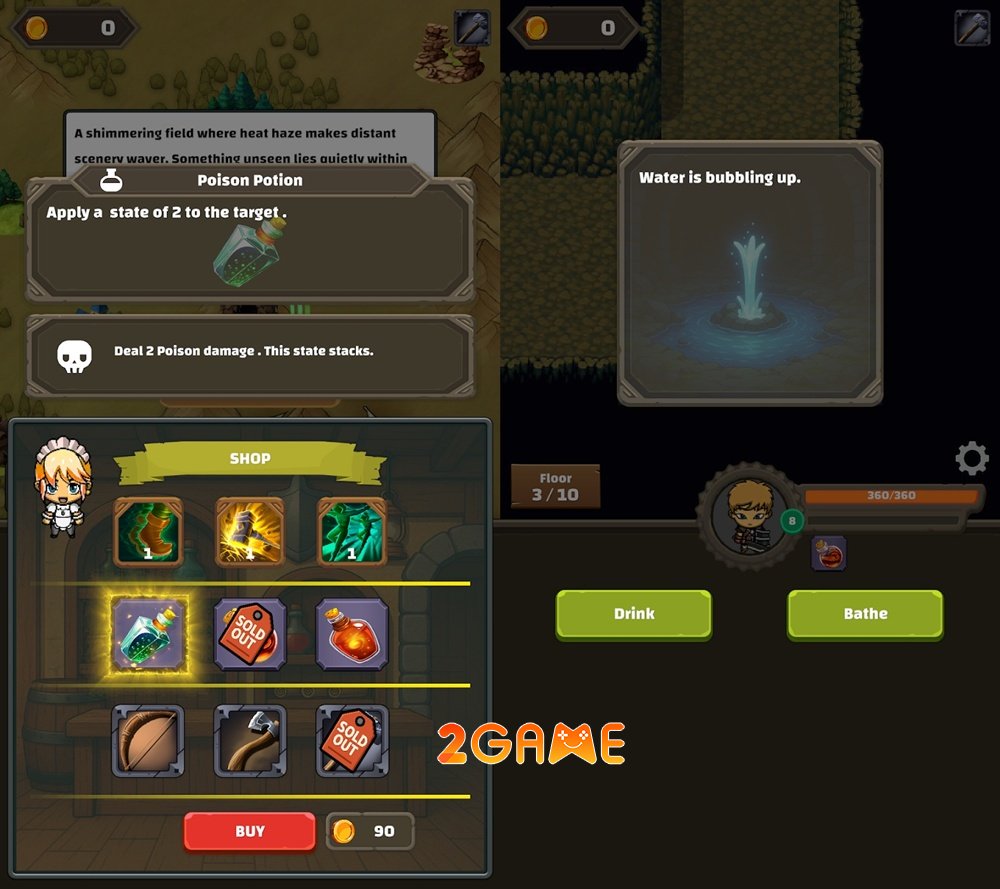Choose the teal shadow figures skill
The width and height of the screenshot is (1000, 889).
pyautogui.click(x=351, y=533)
